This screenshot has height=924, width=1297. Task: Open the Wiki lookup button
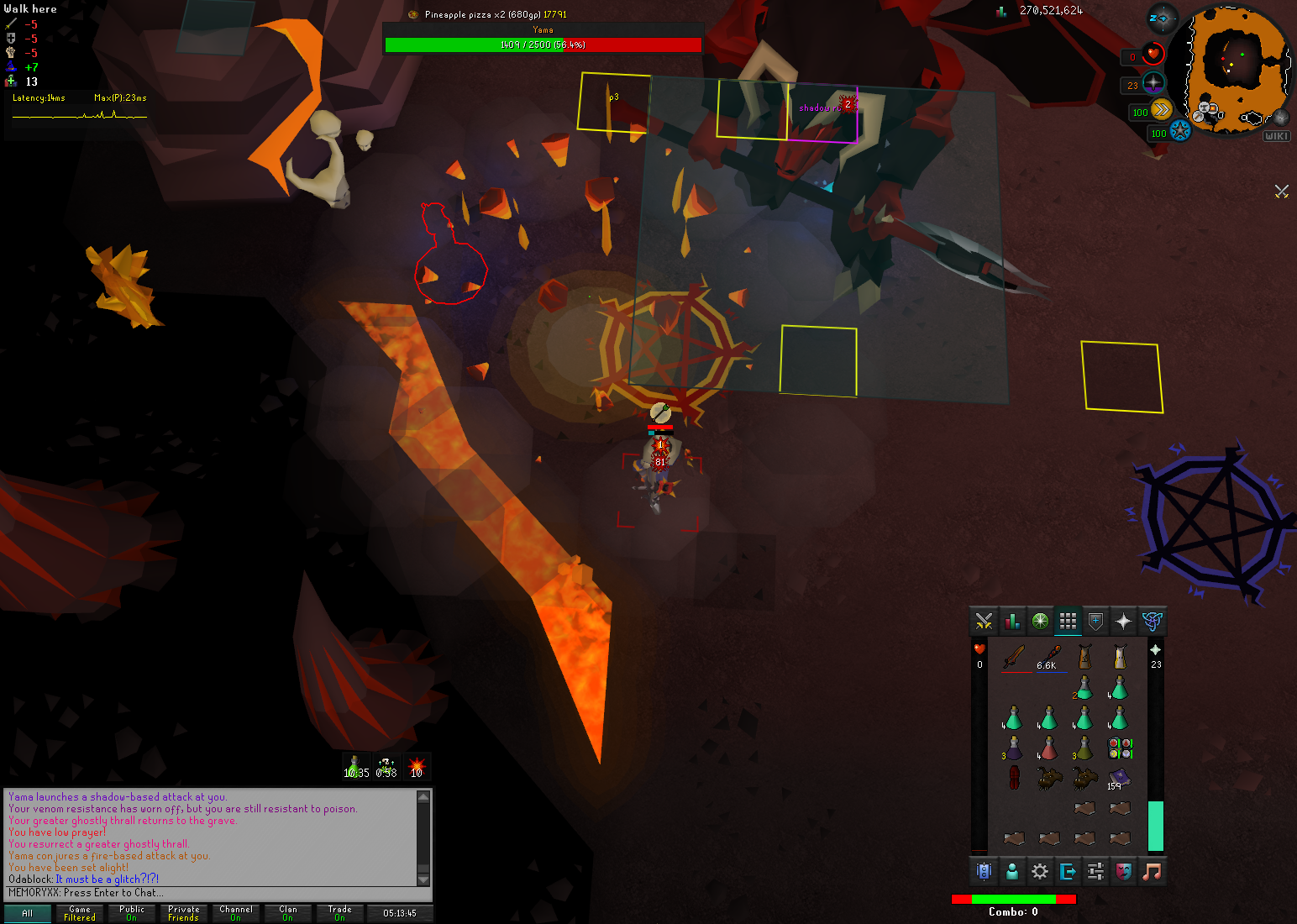[x=1276, y=136]
